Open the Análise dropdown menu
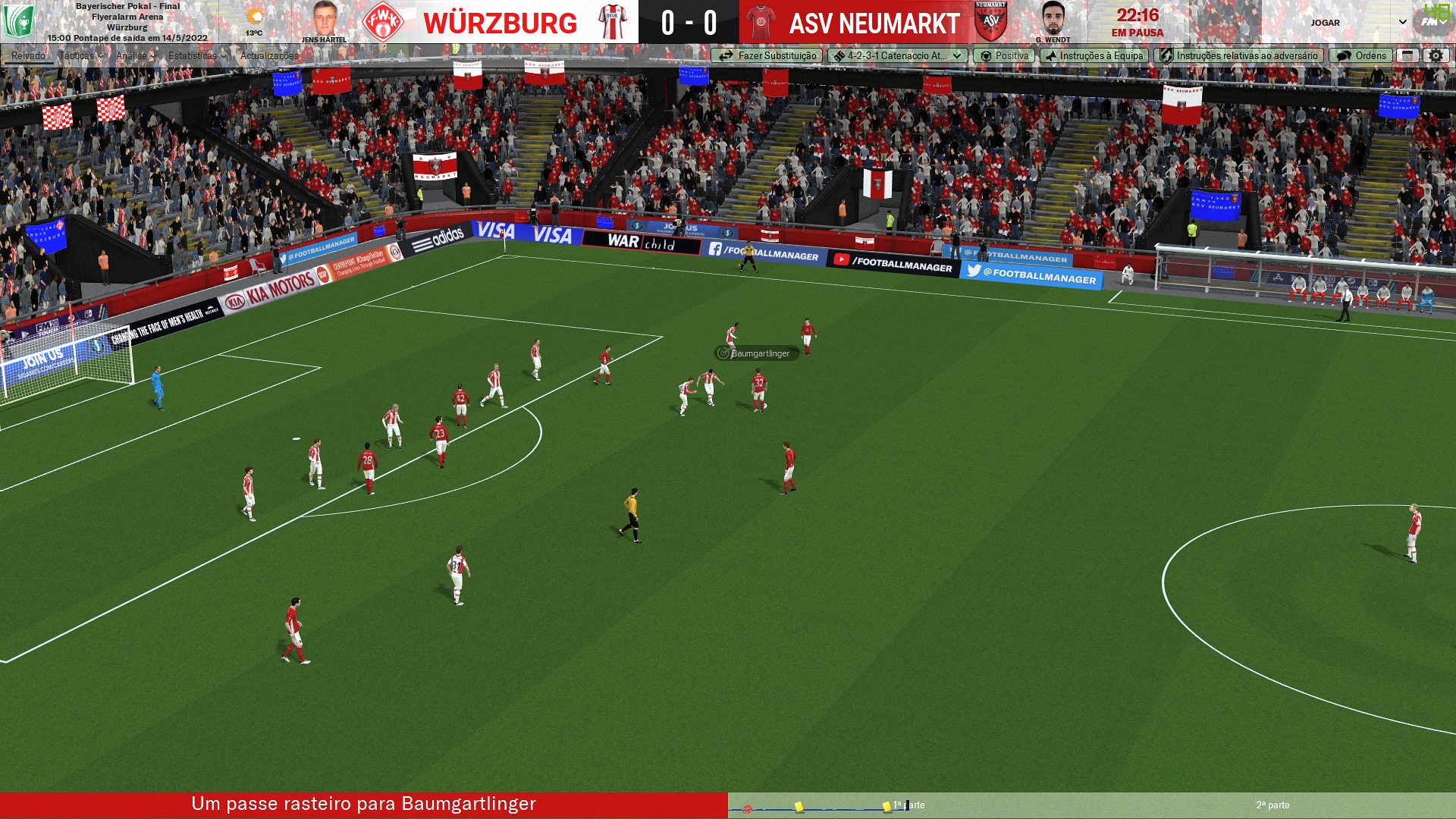 click(135, 55)
